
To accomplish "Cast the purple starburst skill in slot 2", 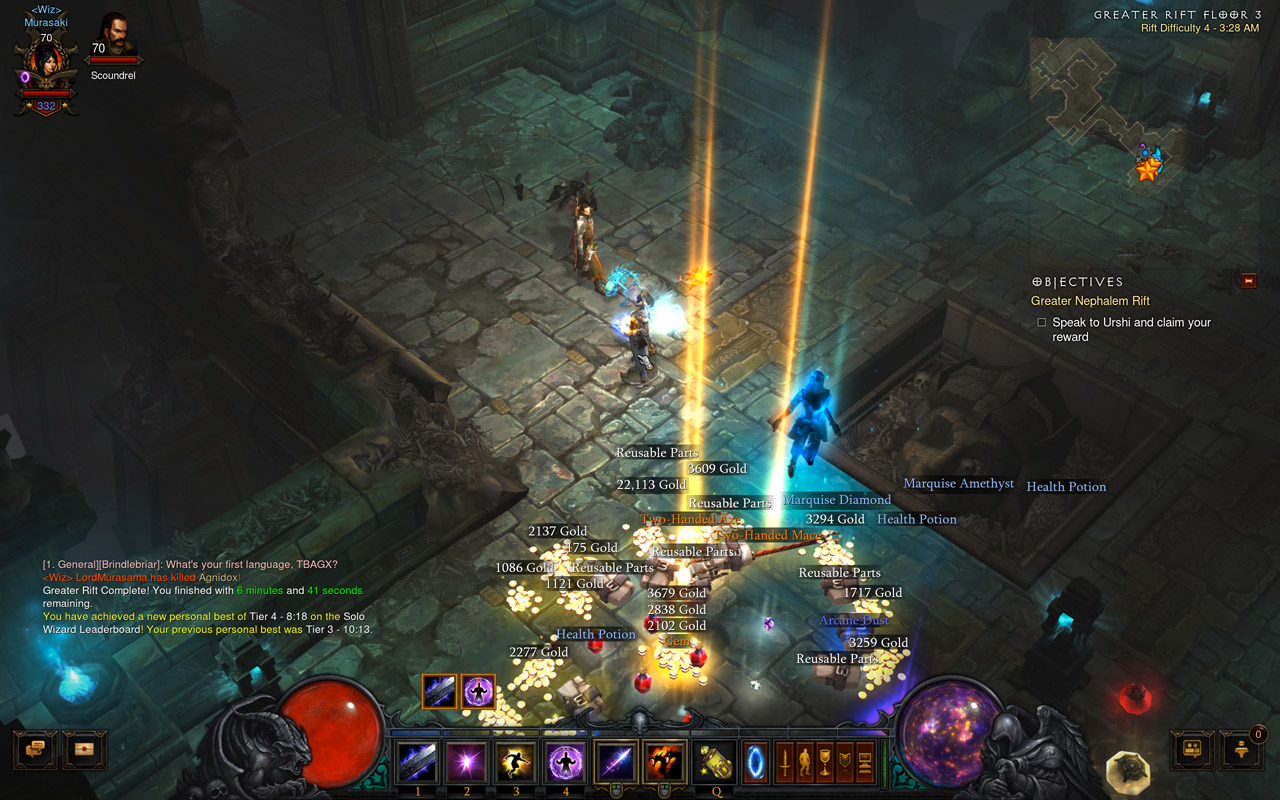I will pyautogui.click(x=466, y=764).
